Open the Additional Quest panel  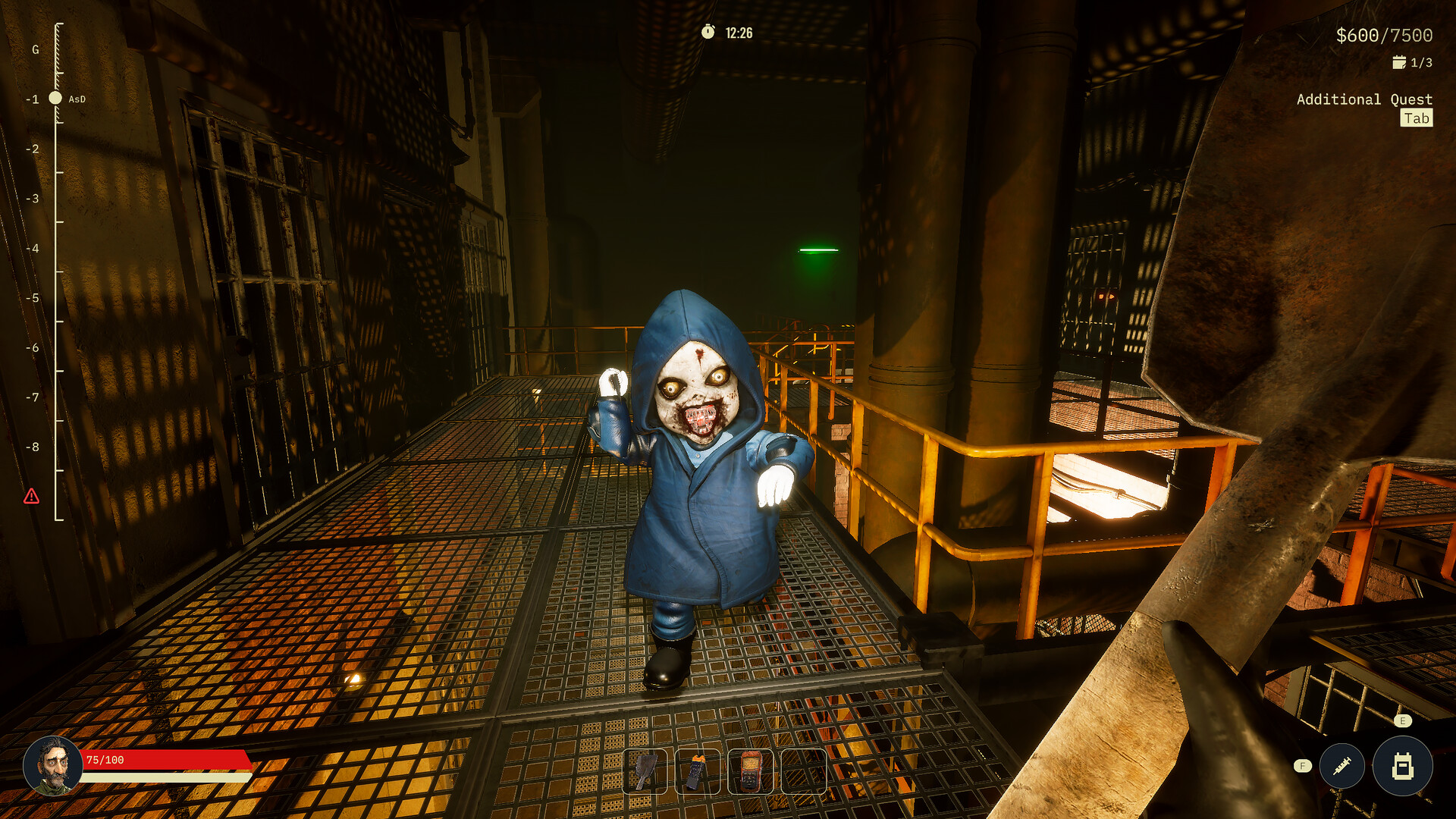pos(1363,99)
